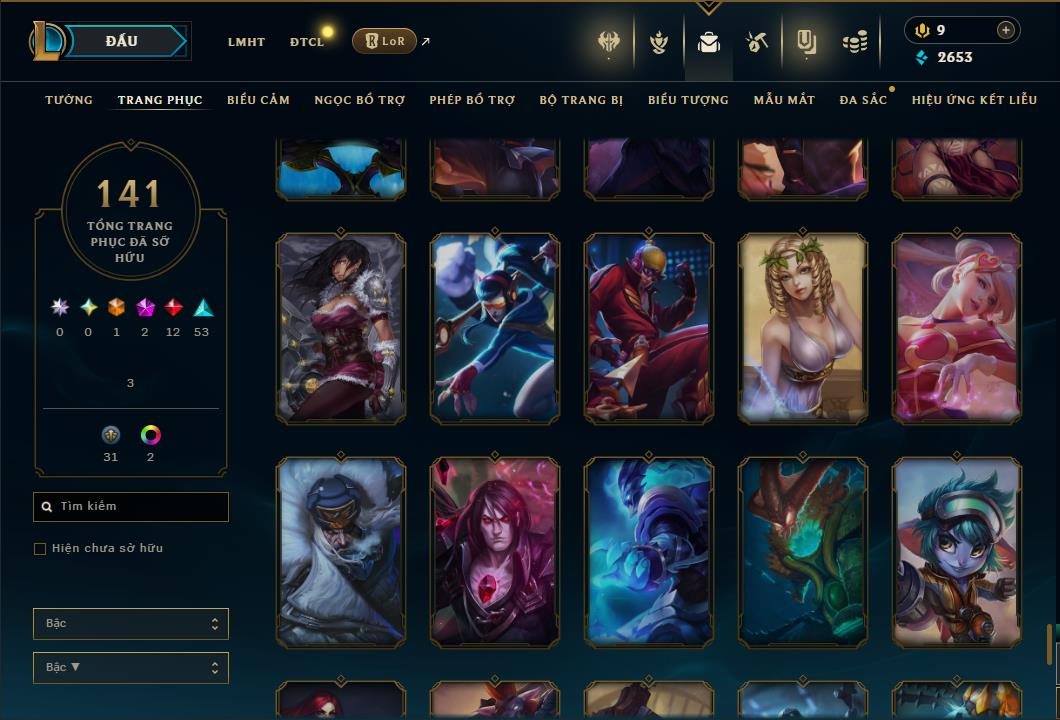Open the HIỆU ỨNG KẾT LIỄU tab
Image resolution: width=1060 pixels, height=720 pixels.
(974, 100)
